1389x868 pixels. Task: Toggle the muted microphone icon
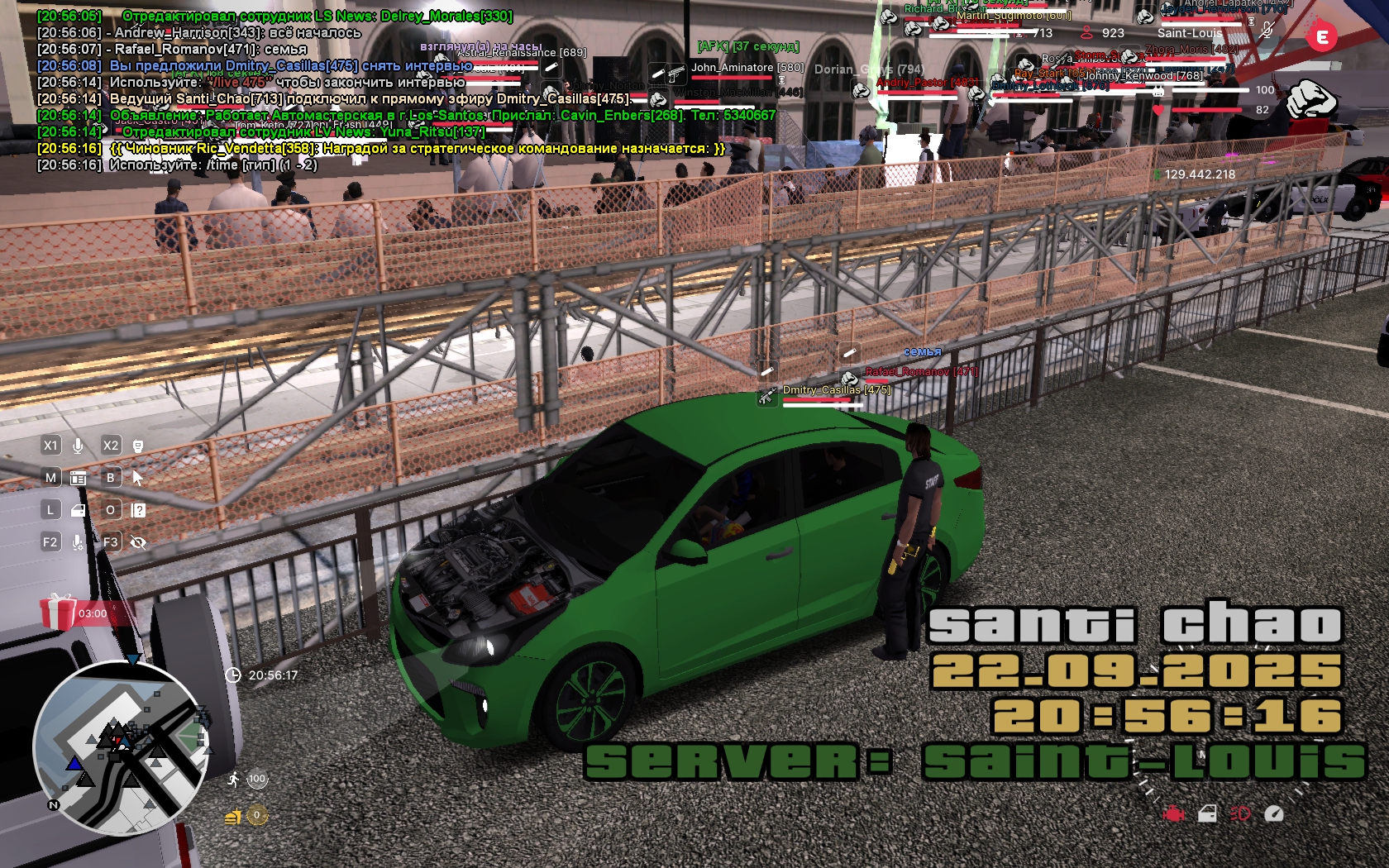coord(1266,31)
